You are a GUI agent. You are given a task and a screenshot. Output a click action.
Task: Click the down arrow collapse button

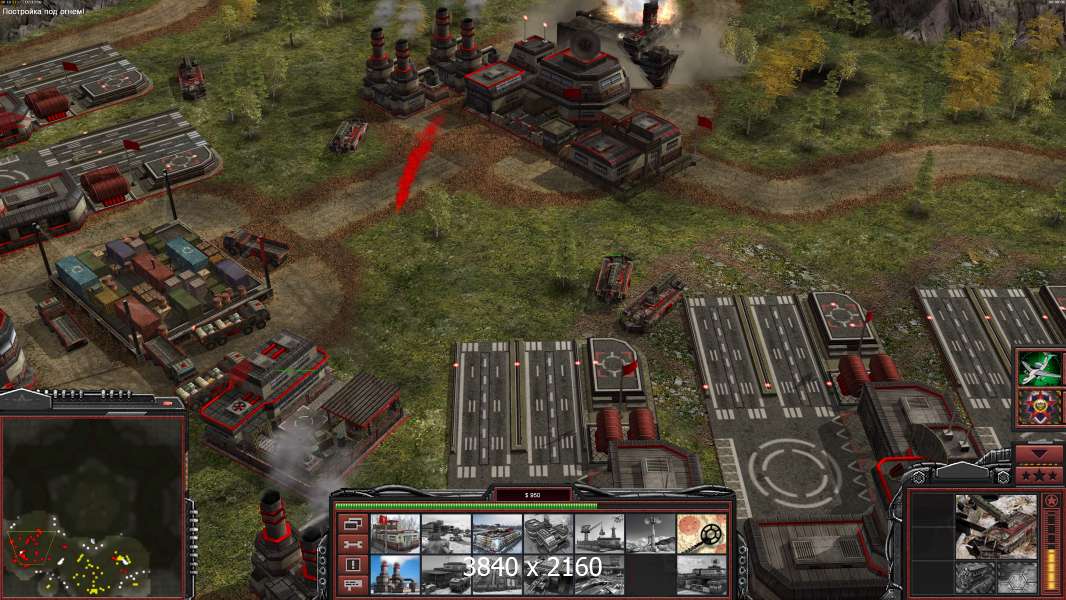pyautogui.click(x=1040, y=455)
